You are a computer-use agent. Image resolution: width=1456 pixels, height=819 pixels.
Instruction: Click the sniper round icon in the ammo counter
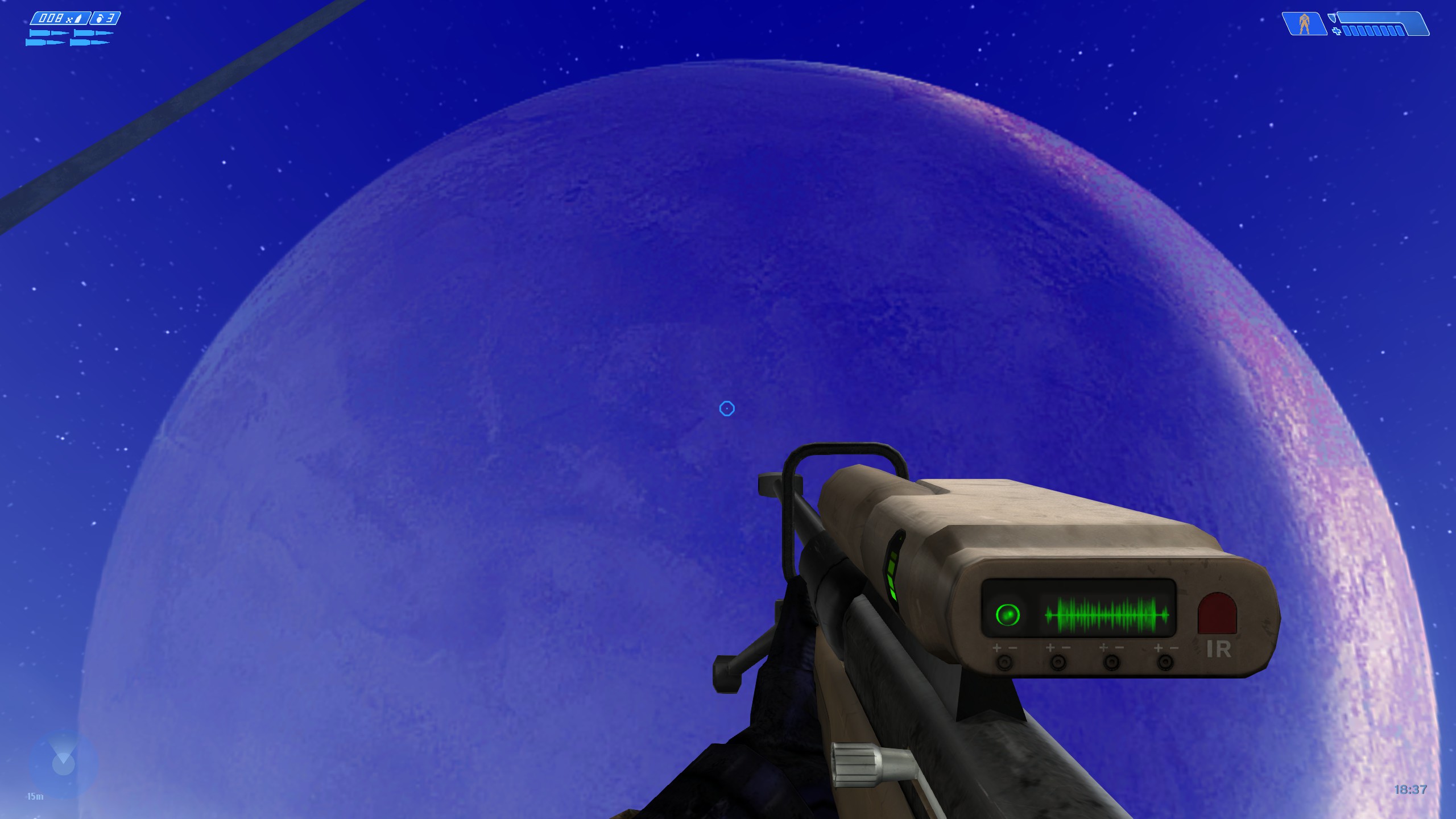click(x=78, y=18)
